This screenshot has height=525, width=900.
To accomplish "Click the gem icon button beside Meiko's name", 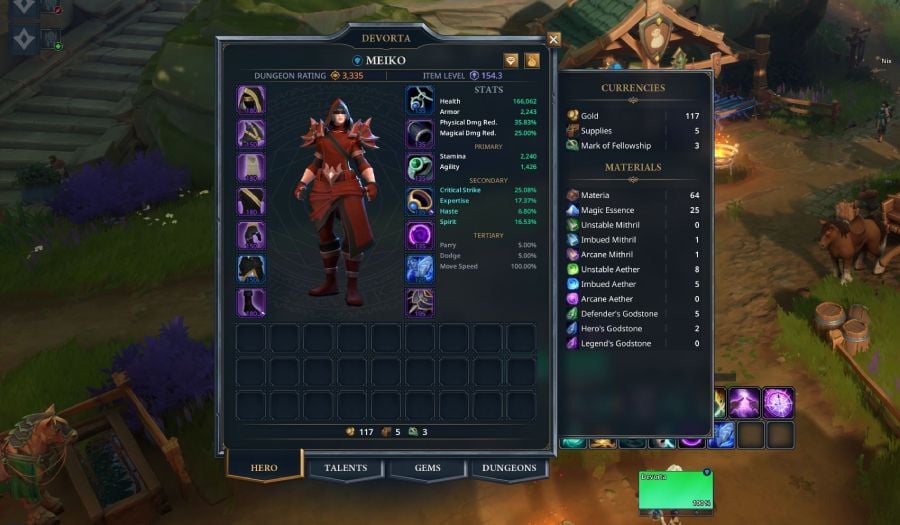I will point(511,61).
